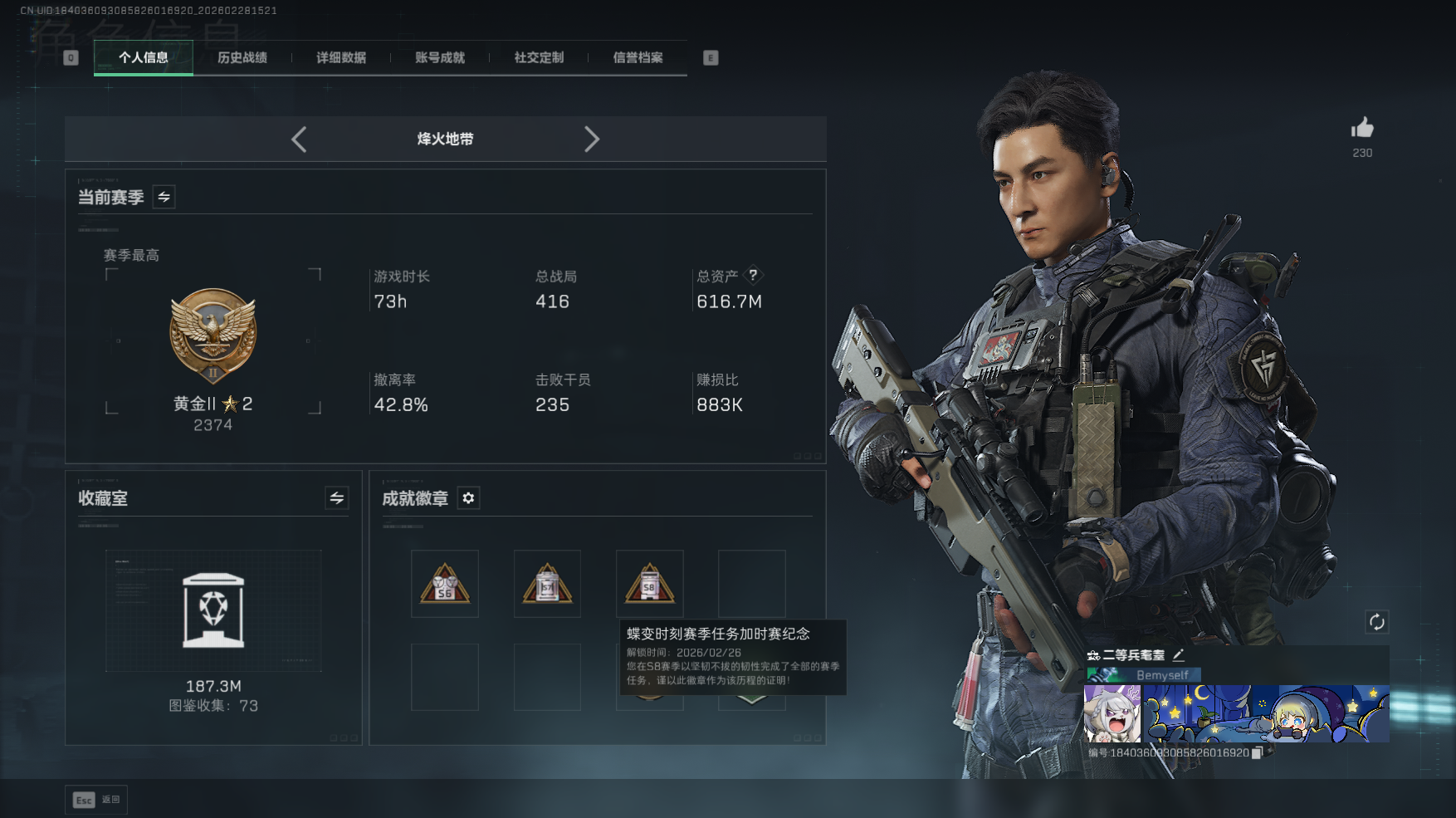Image resolution: width=1456 pixels, height=818 pixels.
Task: Click the 总资产 question mark help icon
Action: click(x=753, y=275)
